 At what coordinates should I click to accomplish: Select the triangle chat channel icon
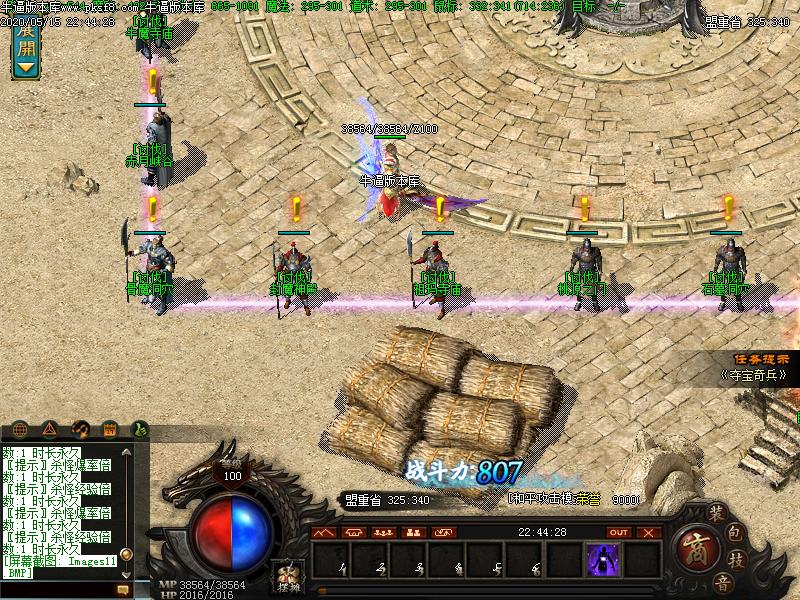50,430
